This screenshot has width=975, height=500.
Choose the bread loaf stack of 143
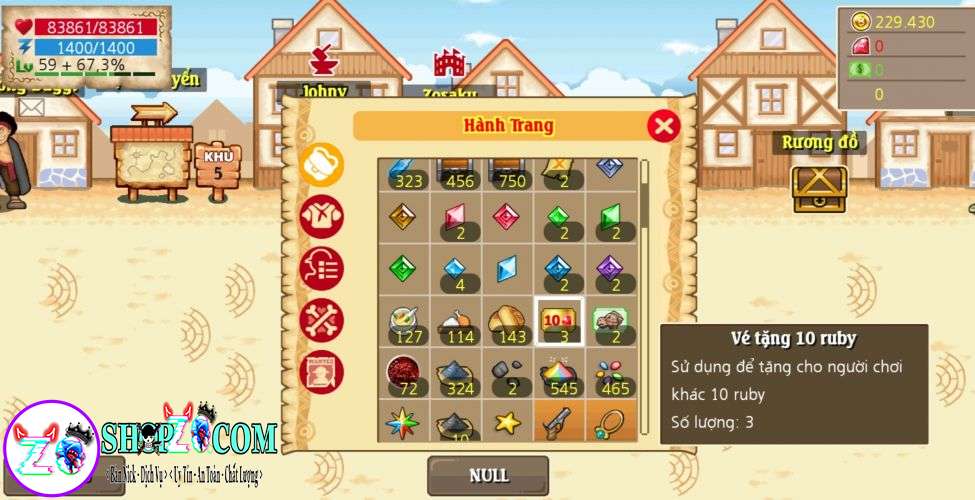pyautogui.click(x=507, y=321)
